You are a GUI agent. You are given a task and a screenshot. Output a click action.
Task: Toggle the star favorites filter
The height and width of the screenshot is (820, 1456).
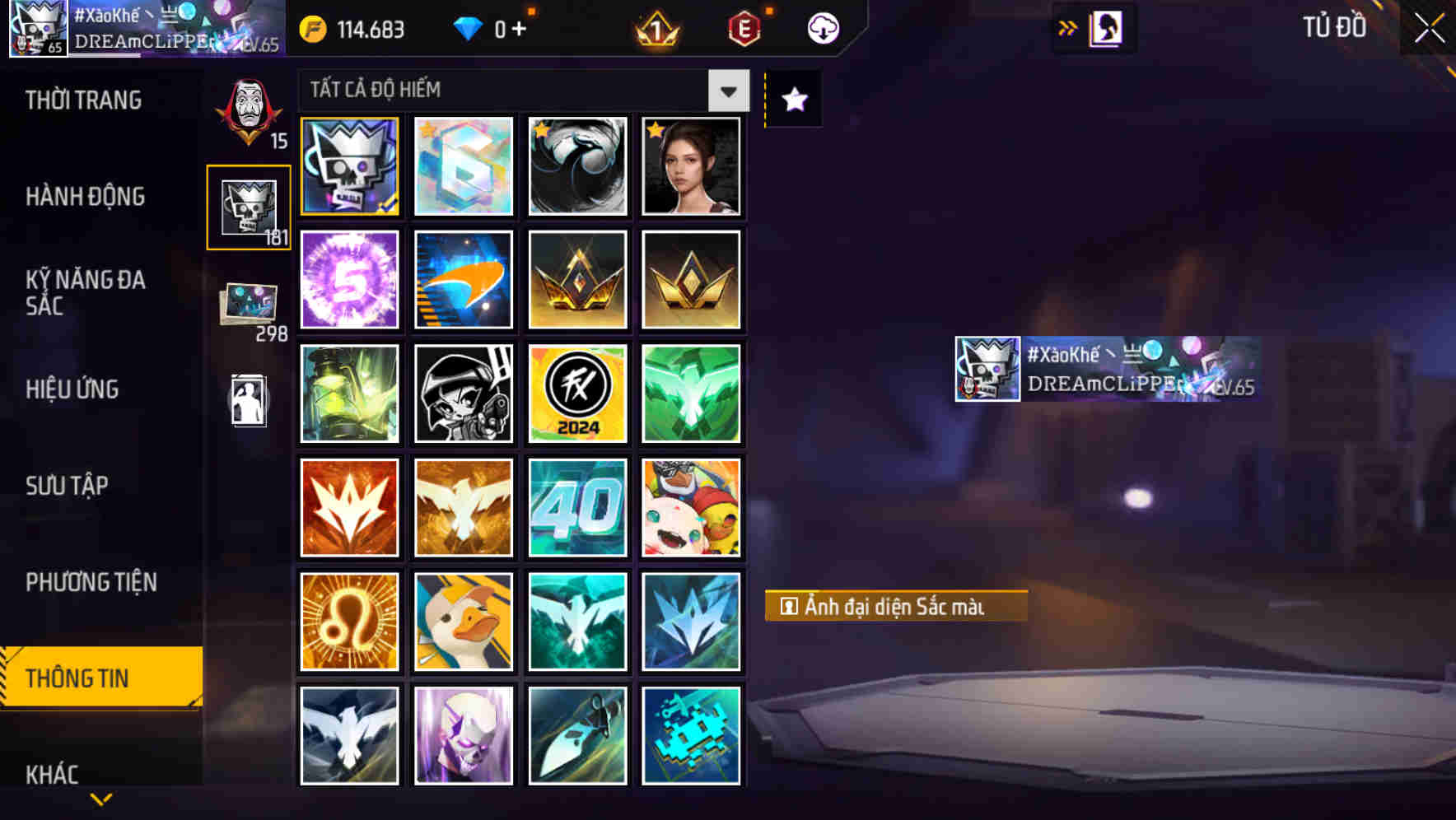(x=792, y=99)
